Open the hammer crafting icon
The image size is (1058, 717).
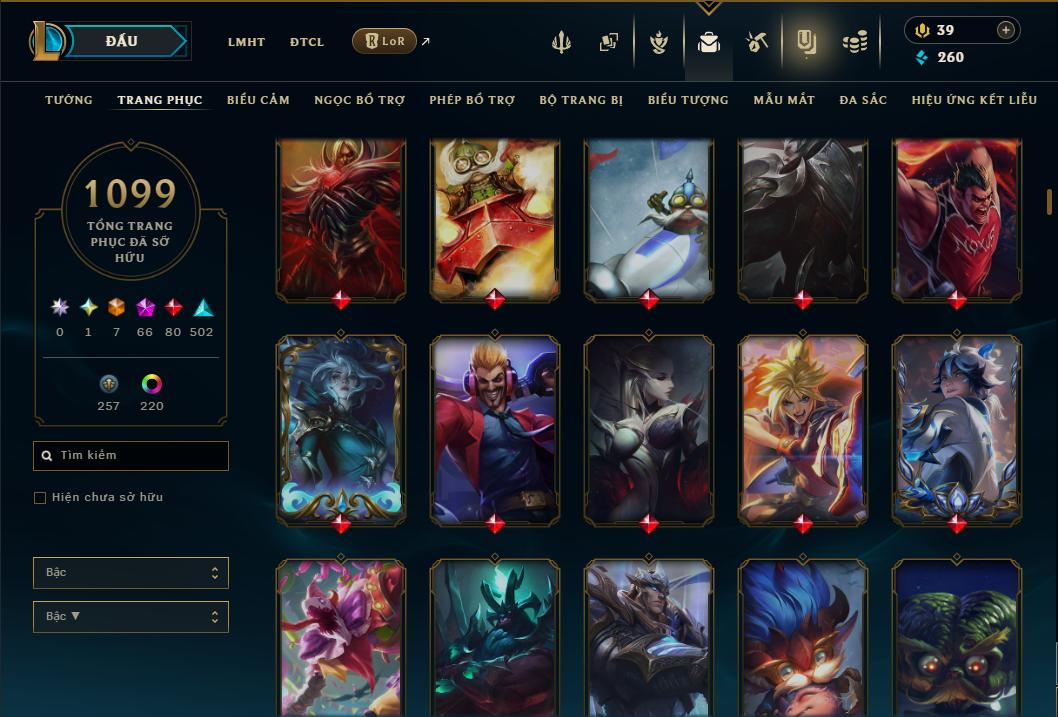coord(756,42)
